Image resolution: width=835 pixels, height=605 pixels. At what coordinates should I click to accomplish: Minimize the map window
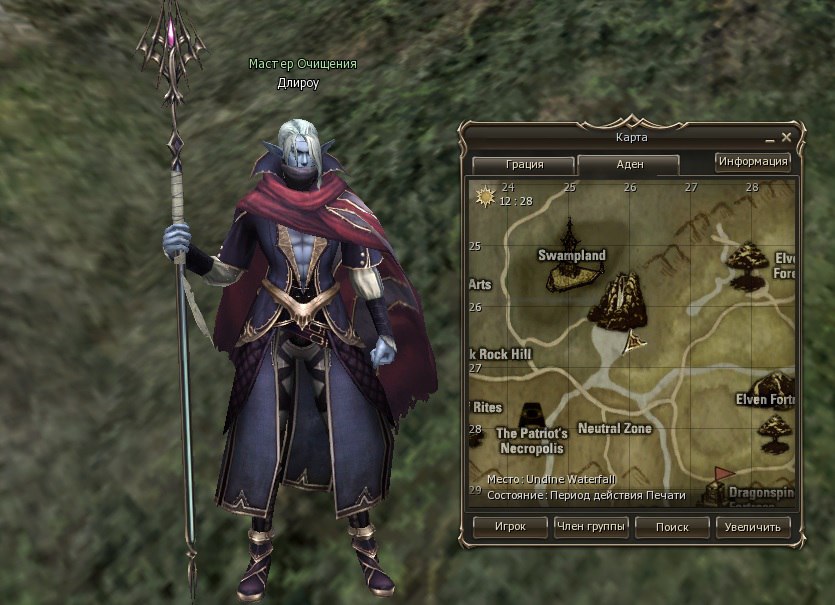(x=770, y=139)
